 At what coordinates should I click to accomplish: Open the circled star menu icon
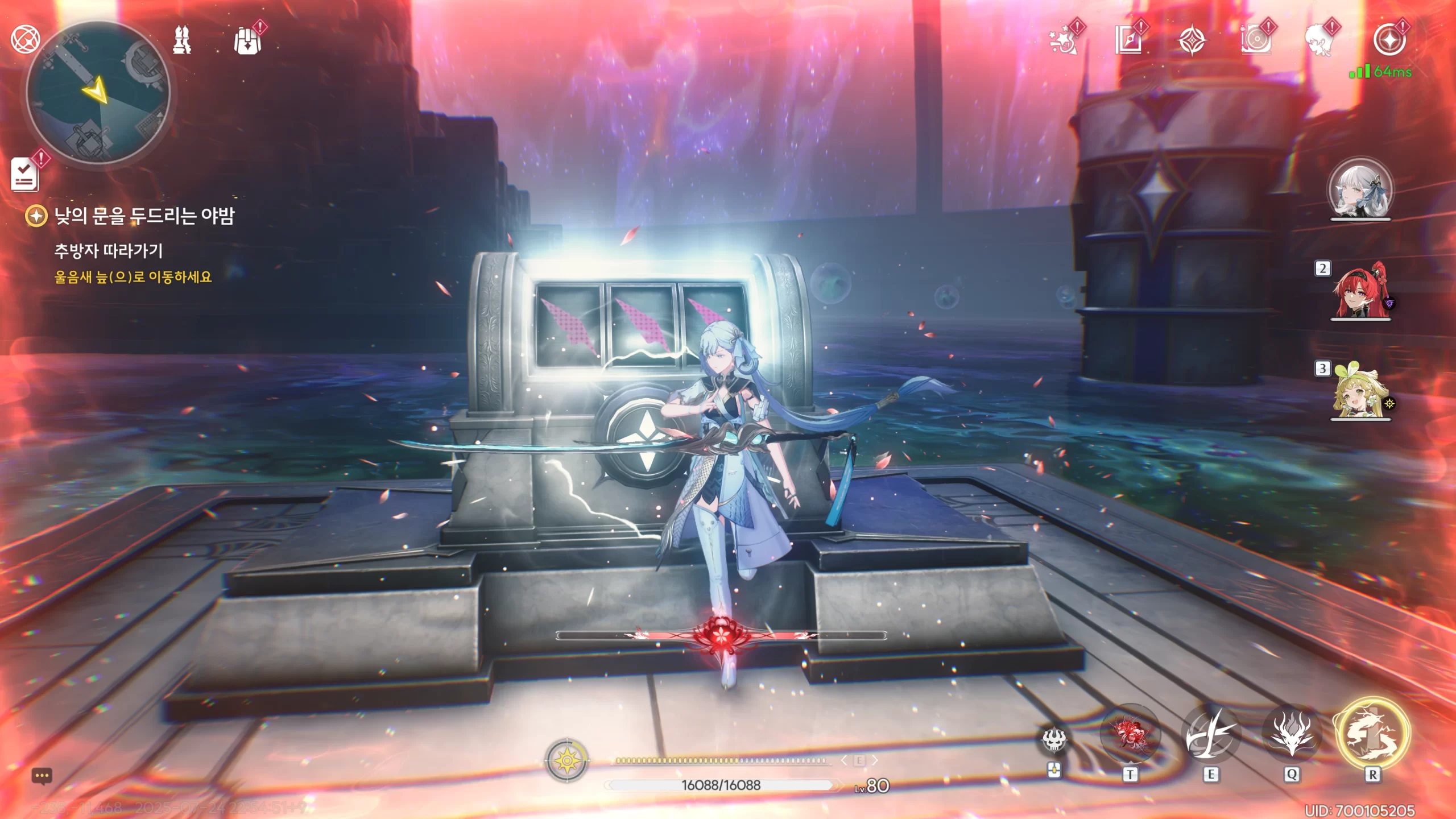pos(1389,40)
